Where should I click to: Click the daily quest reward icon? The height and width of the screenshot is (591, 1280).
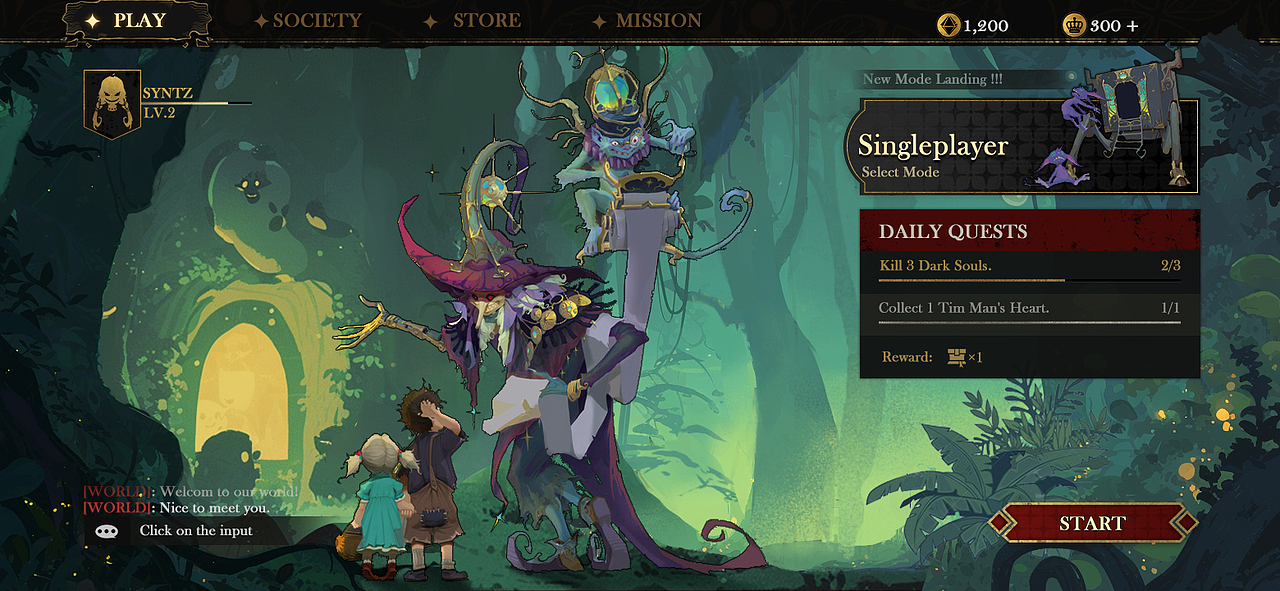point(957,356)
